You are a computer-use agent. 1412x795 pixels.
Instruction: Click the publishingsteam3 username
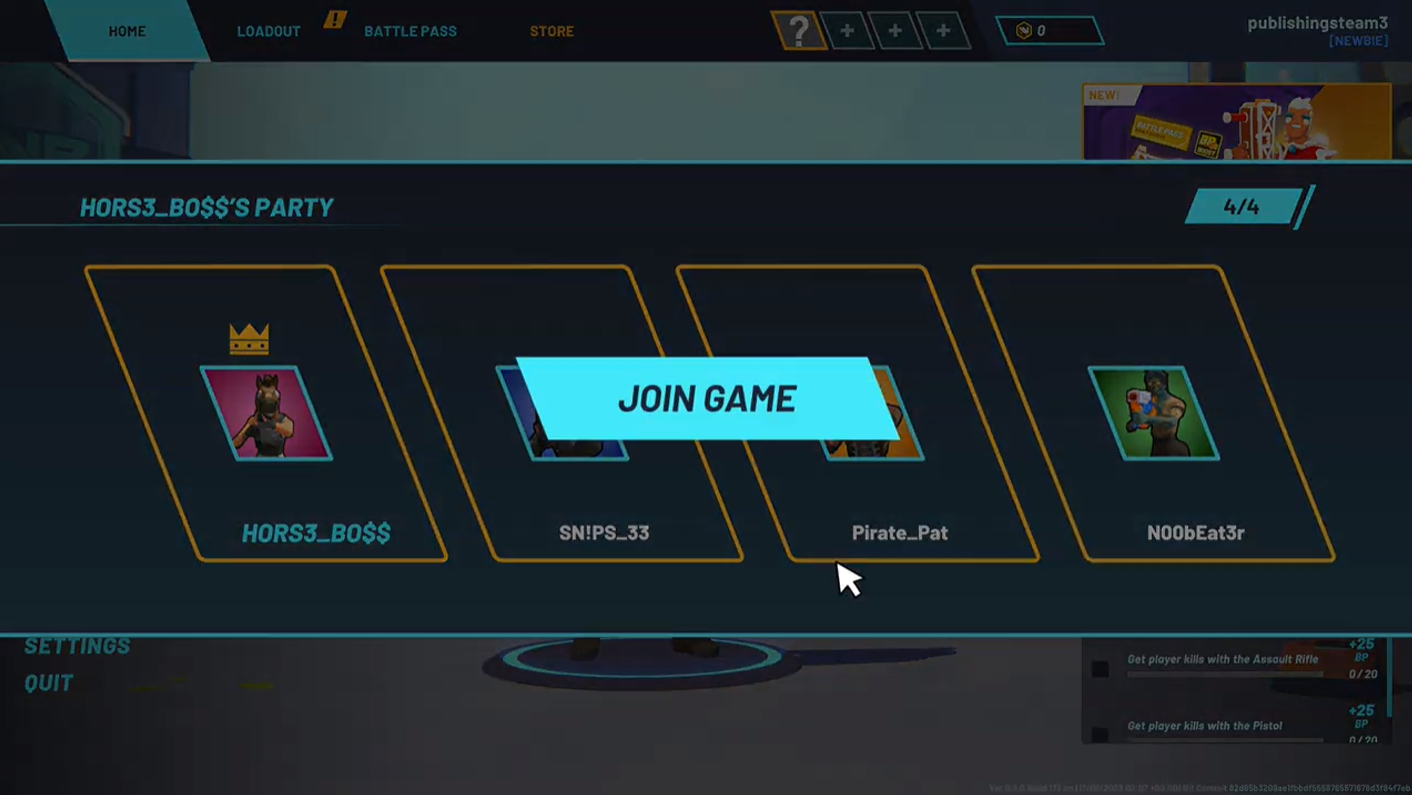(1317, 23)
